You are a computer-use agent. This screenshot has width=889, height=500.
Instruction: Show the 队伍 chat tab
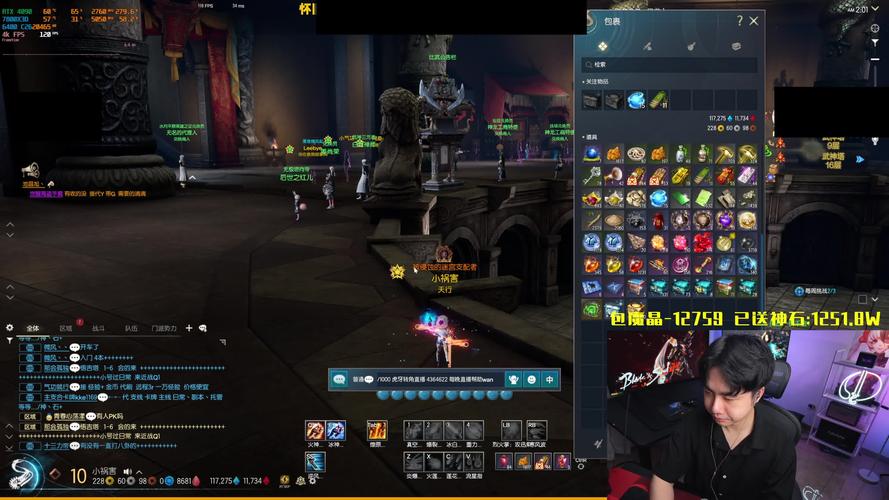click(x=131, y=328)
